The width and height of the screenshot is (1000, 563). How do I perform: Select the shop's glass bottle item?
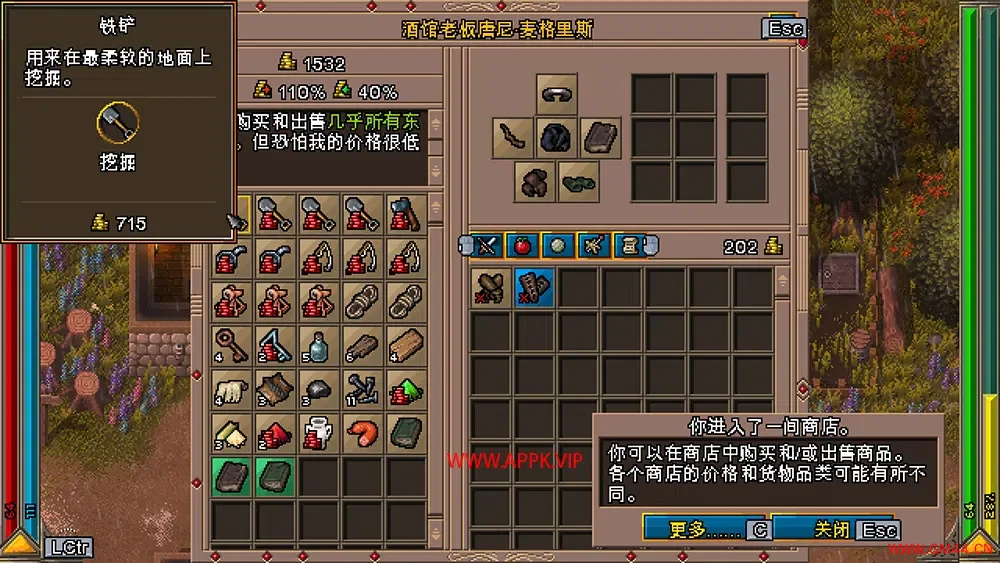(x=319, y=345)
